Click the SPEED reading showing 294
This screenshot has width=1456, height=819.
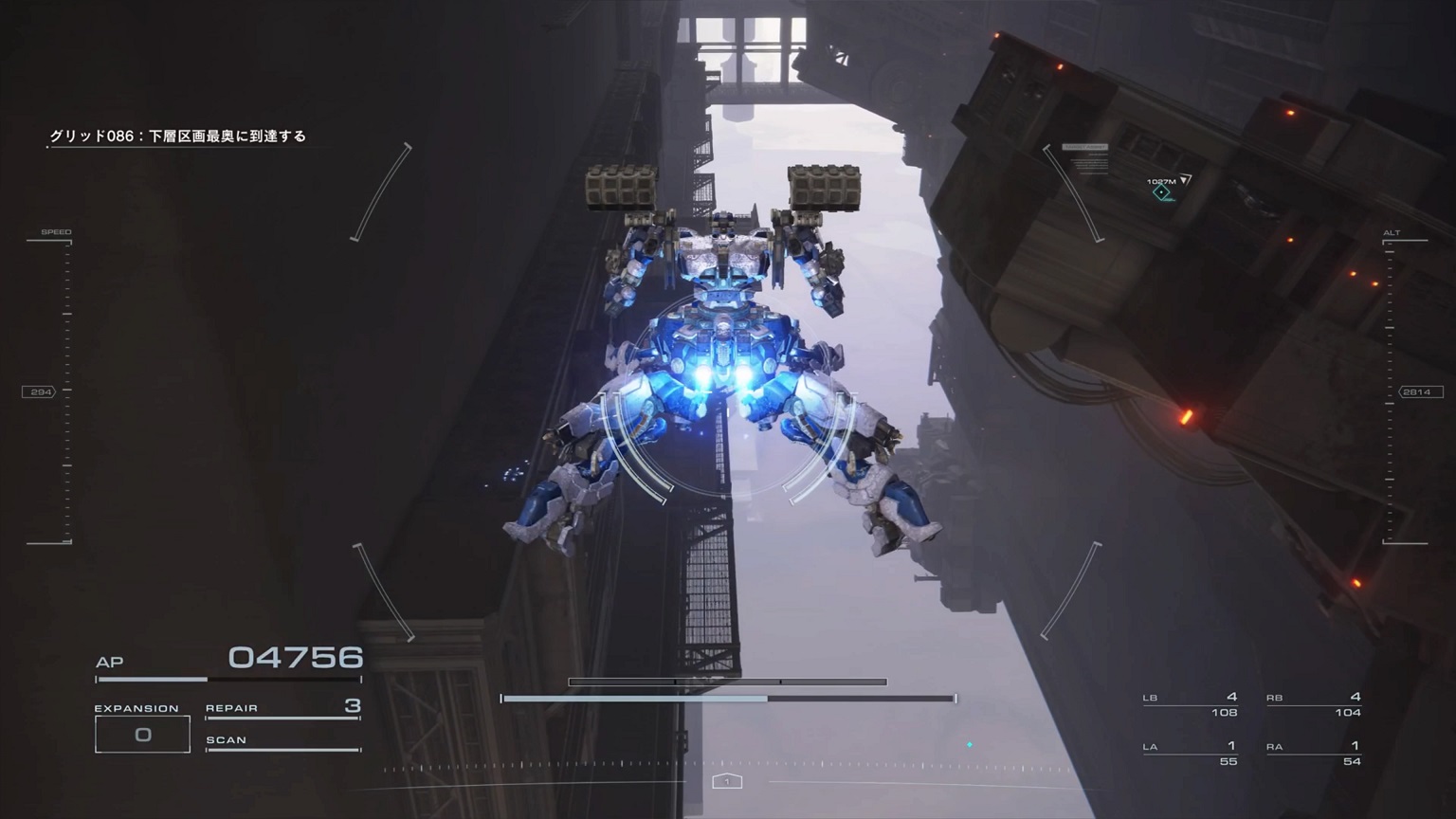pyautogui.click(x=41, y=390)
